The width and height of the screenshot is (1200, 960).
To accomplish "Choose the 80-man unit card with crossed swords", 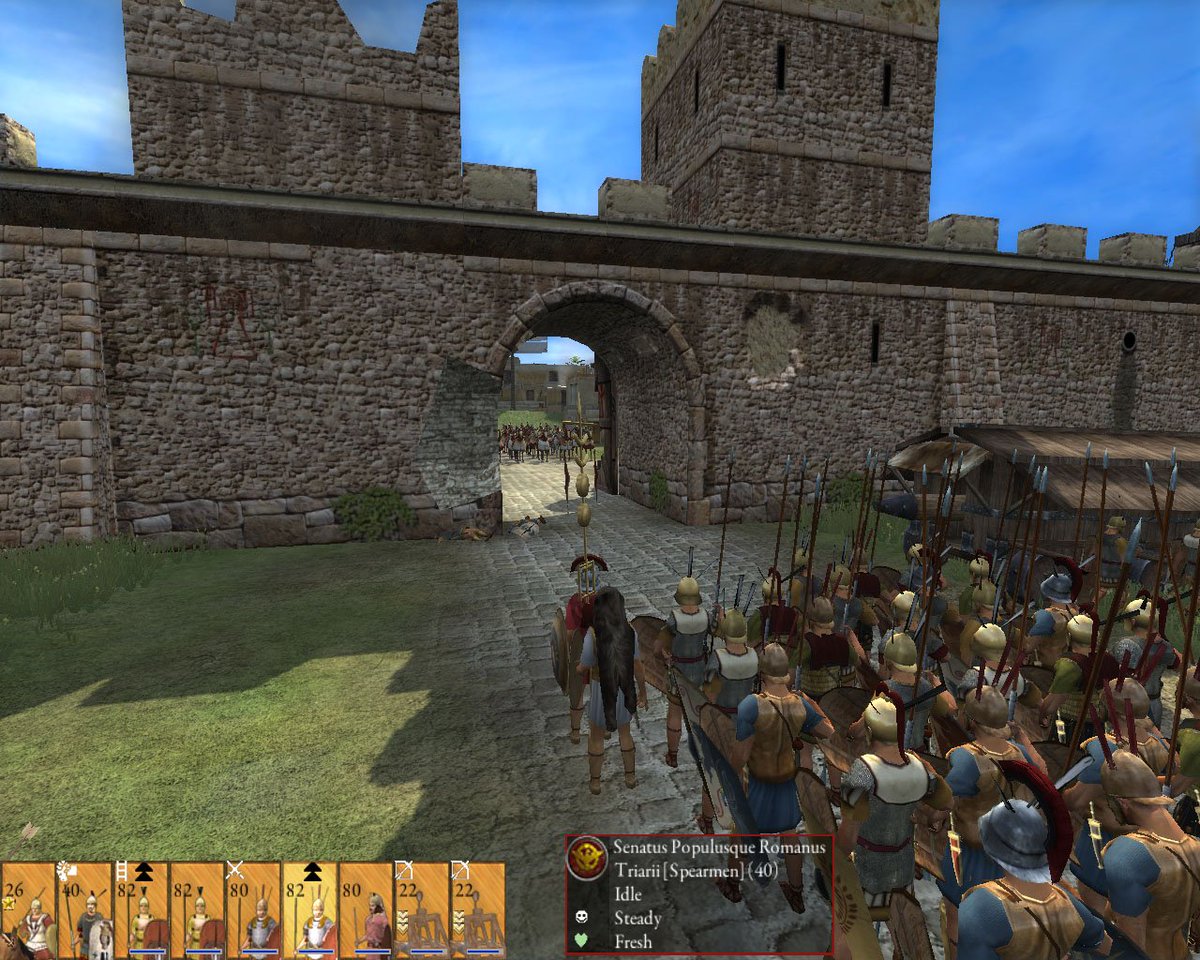I will pyautogui.click(x=252, y=912).
